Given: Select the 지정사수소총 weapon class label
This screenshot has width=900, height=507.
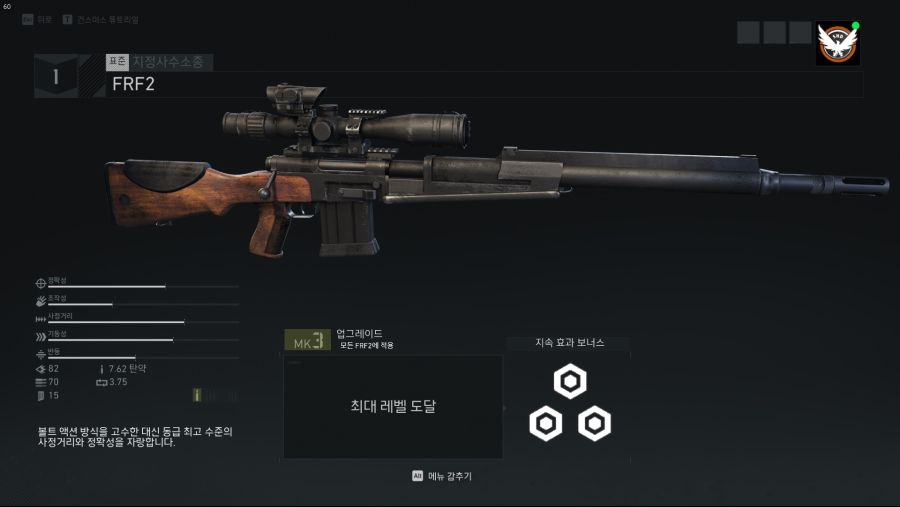Looking at the screenshot, I should [170, 62].
